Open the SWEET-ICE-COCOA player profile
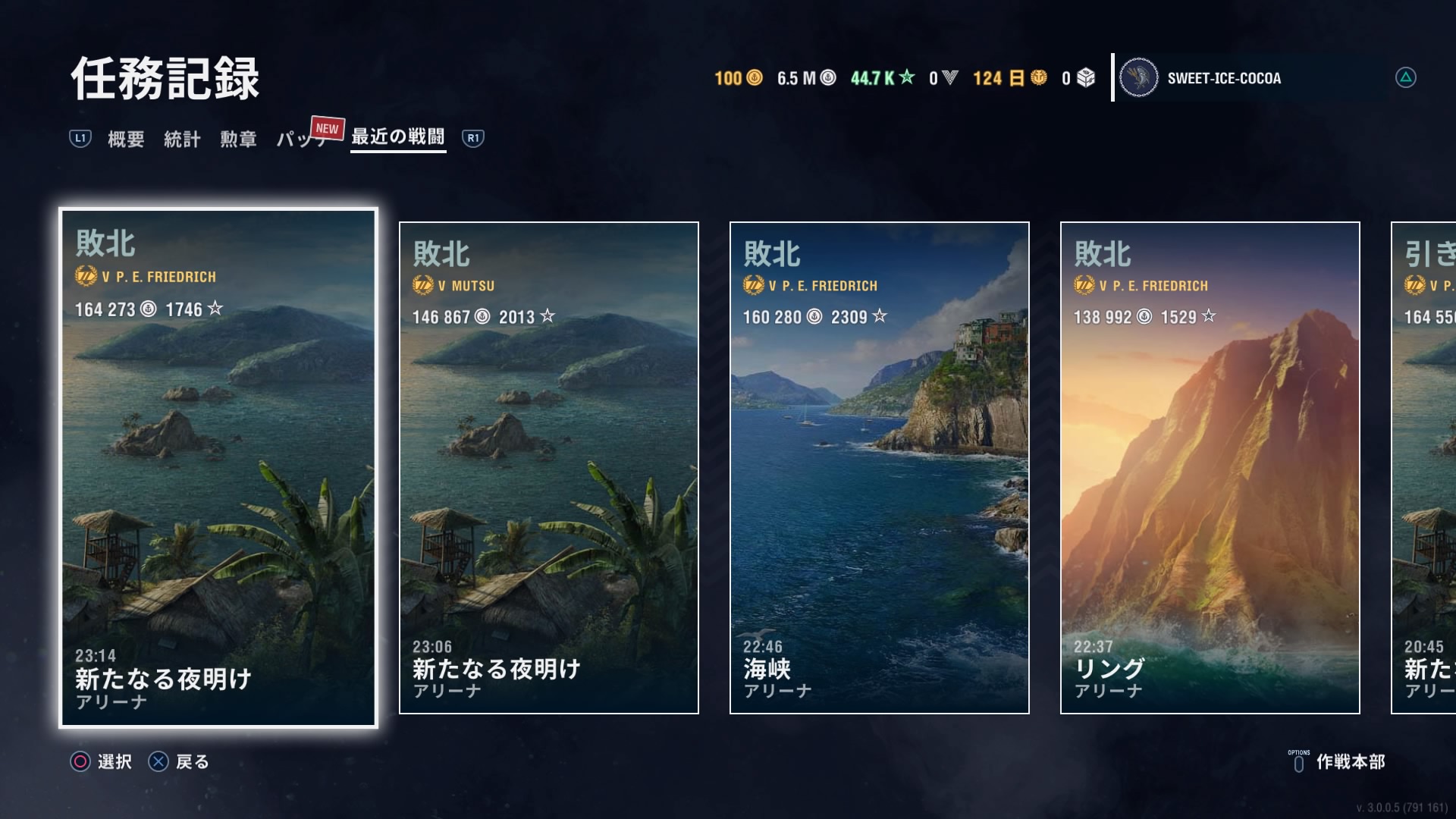This screenshot has width=1456, height=819. (1222, 78)
